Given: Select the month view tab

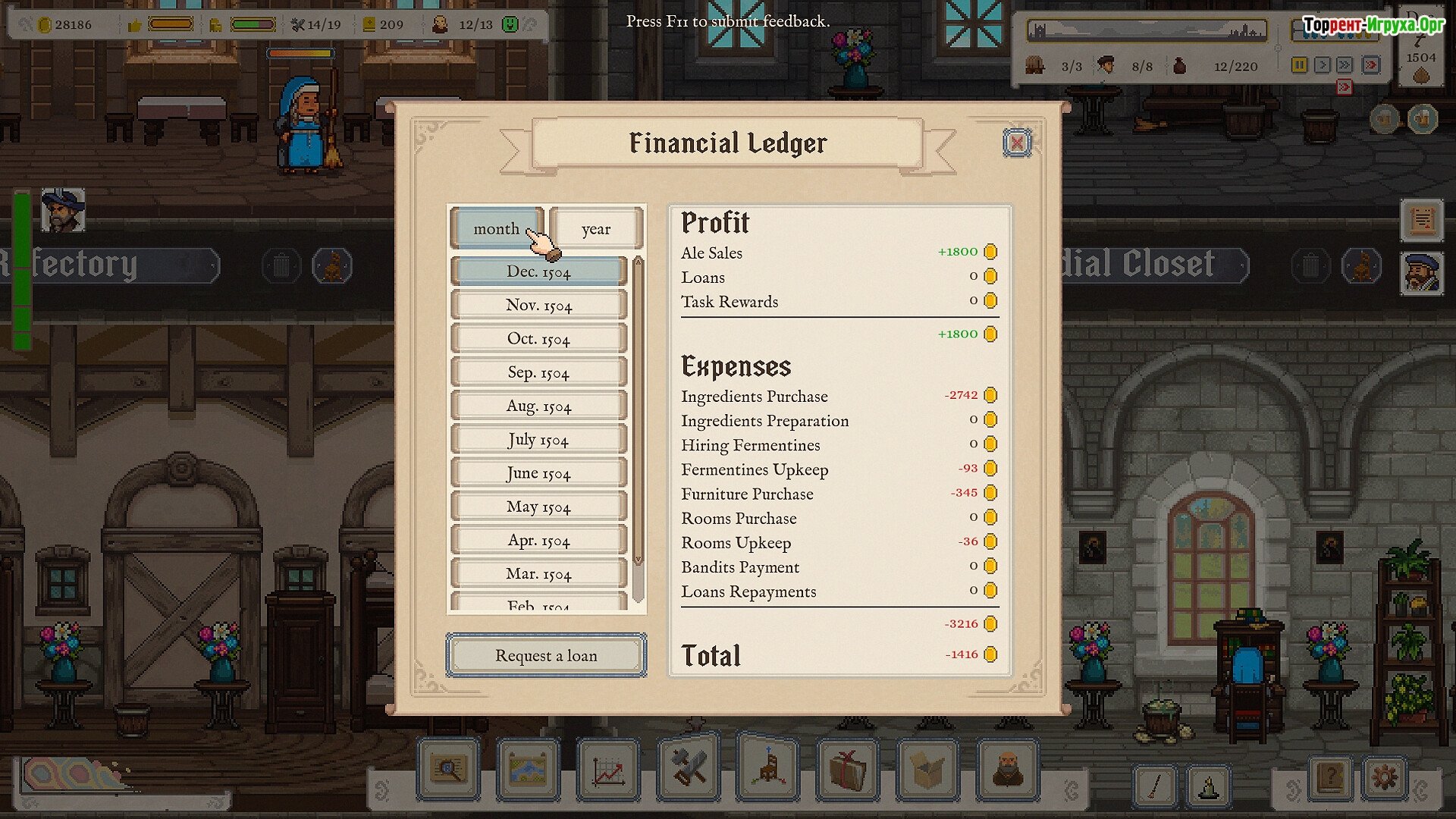Looking at the screenshot, I should tap(497, 229).
